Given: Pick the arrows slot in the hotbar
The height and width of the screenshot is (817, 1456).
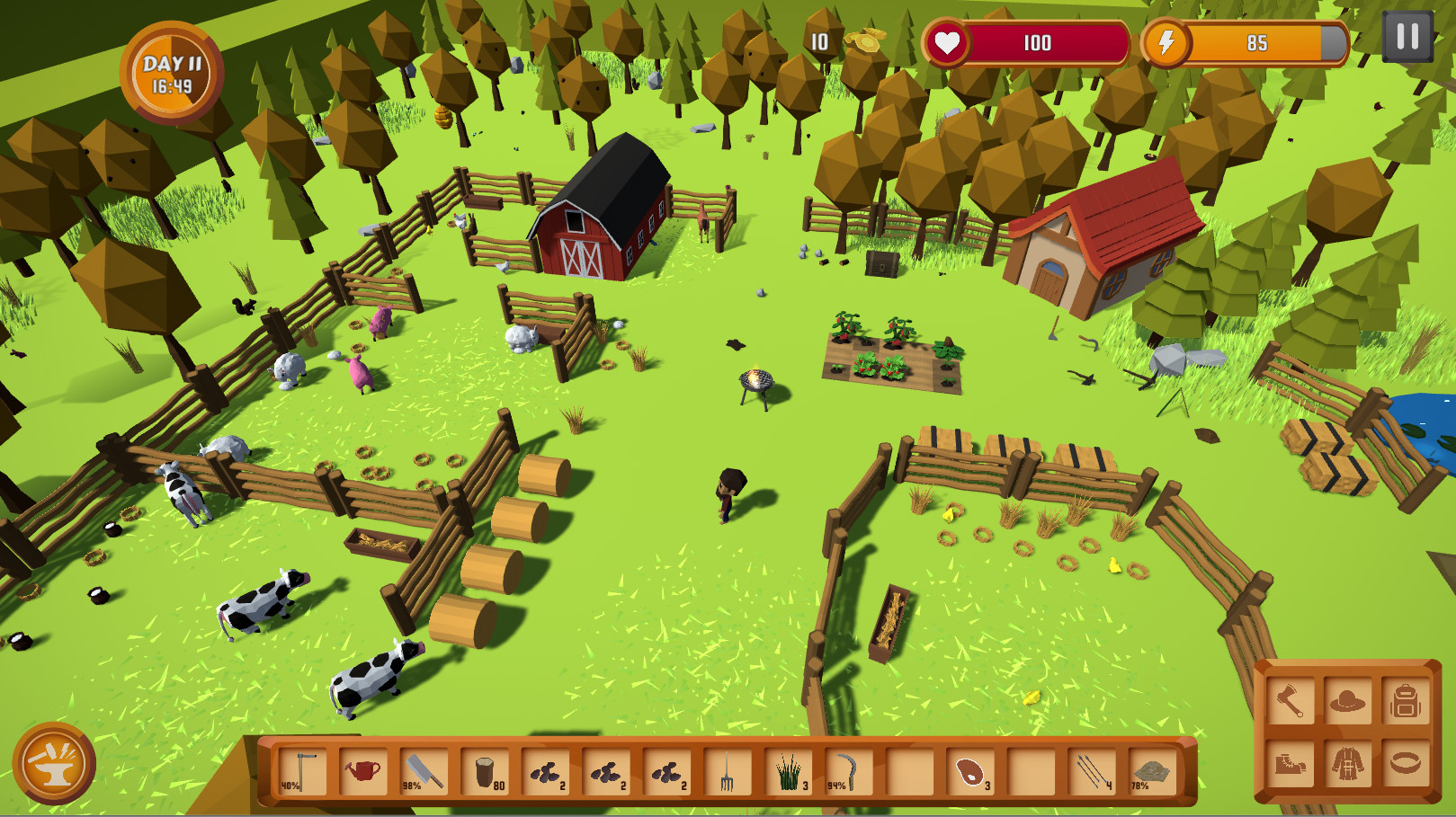Looking at the screenshot, I should 1091,770.
